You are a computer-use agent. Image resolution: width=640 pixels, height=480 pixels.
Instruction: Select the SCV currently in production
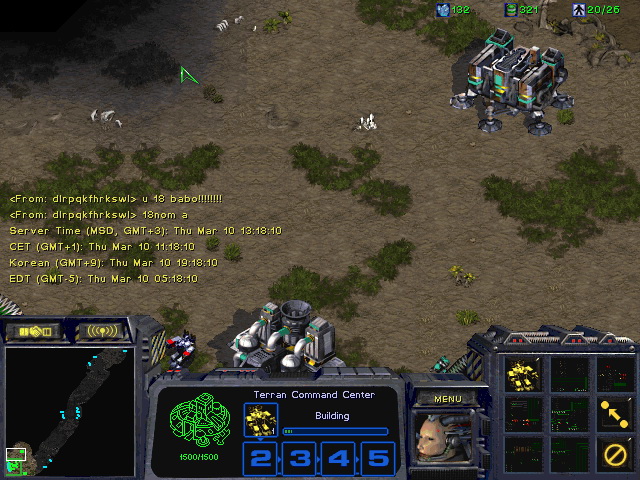(x=261, y=420)
